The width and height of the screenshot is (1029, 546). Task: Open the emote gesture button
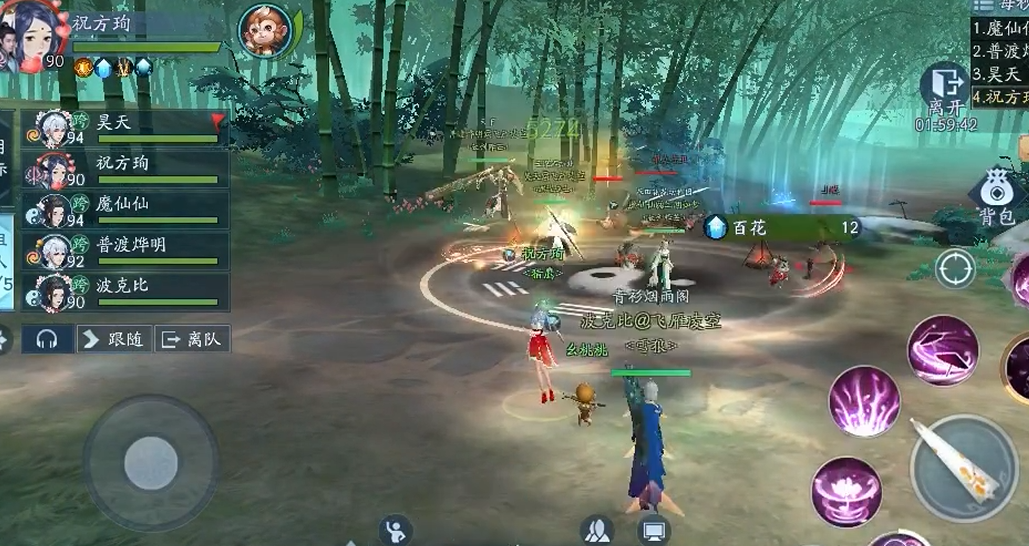[396, 529]
